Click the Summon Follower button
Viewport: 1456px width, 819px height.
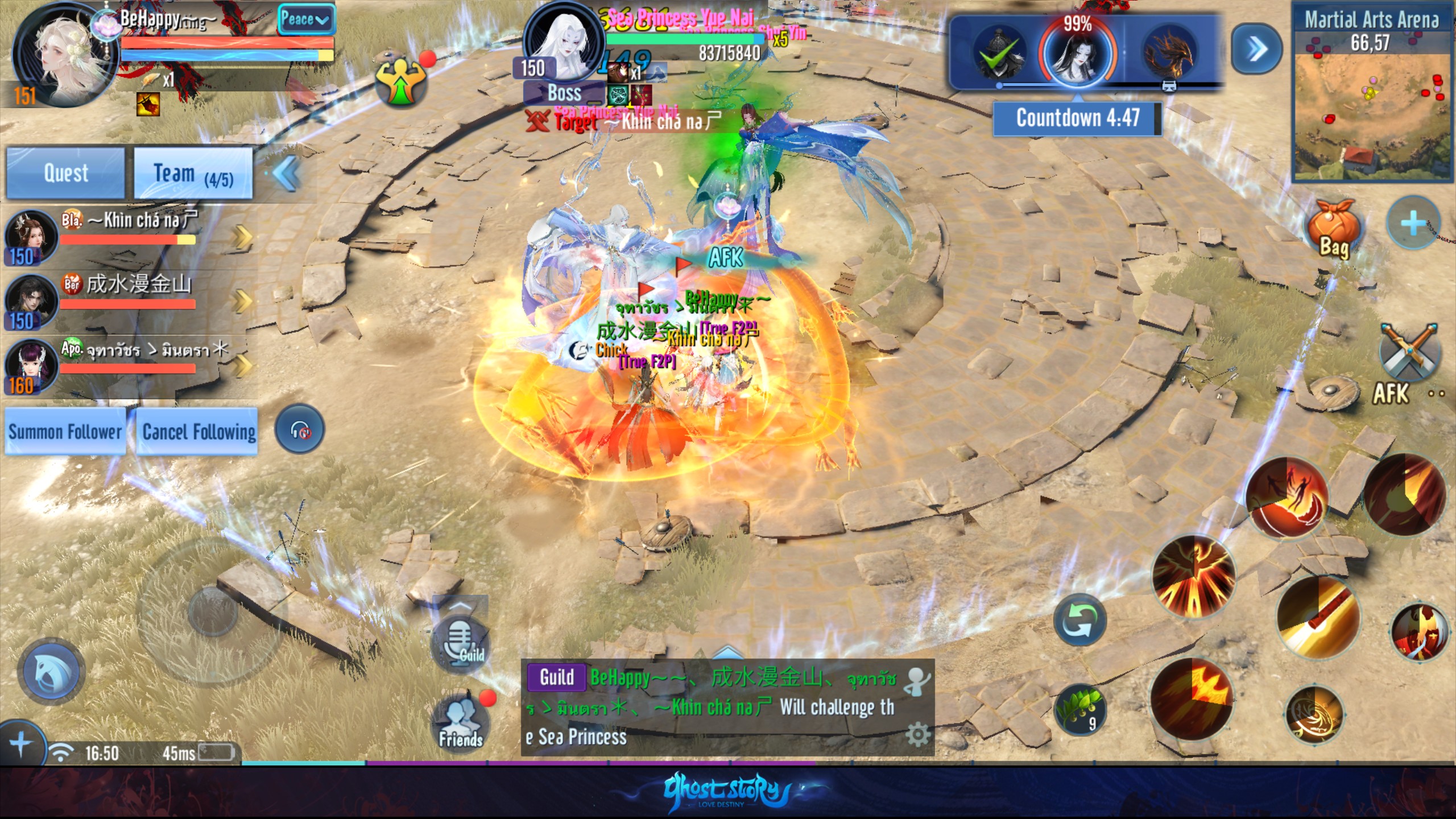pos(65,432)
